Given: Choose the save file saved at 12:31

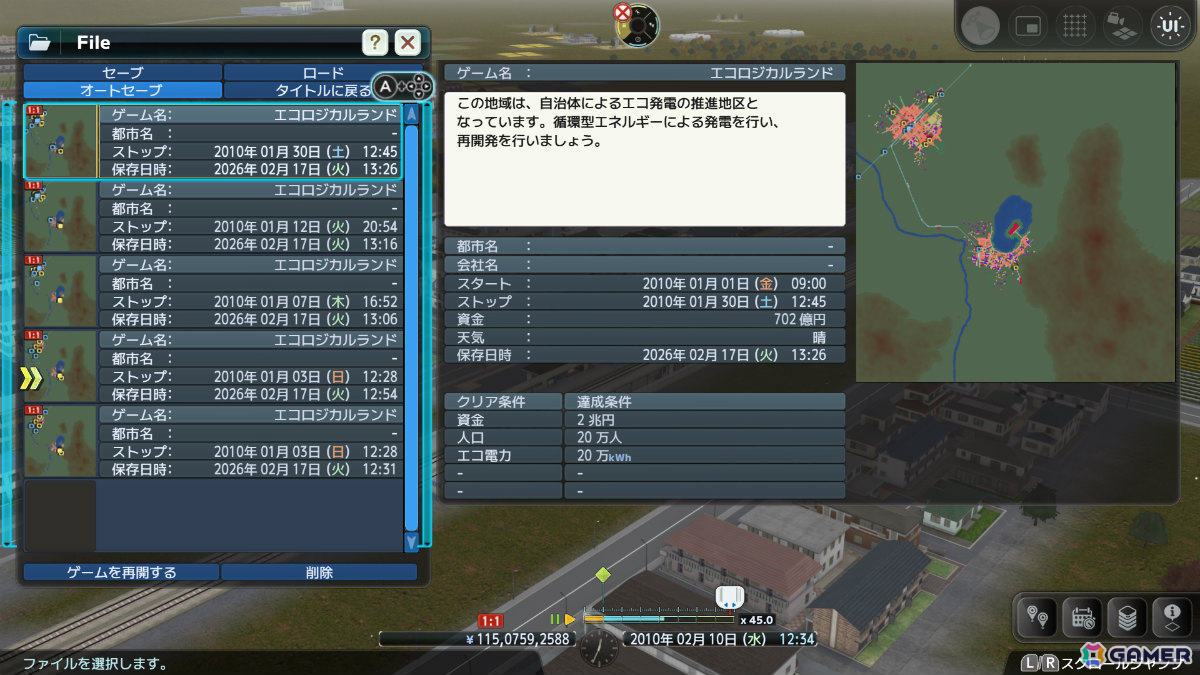Looking at the screenshot, I should 250,442.
